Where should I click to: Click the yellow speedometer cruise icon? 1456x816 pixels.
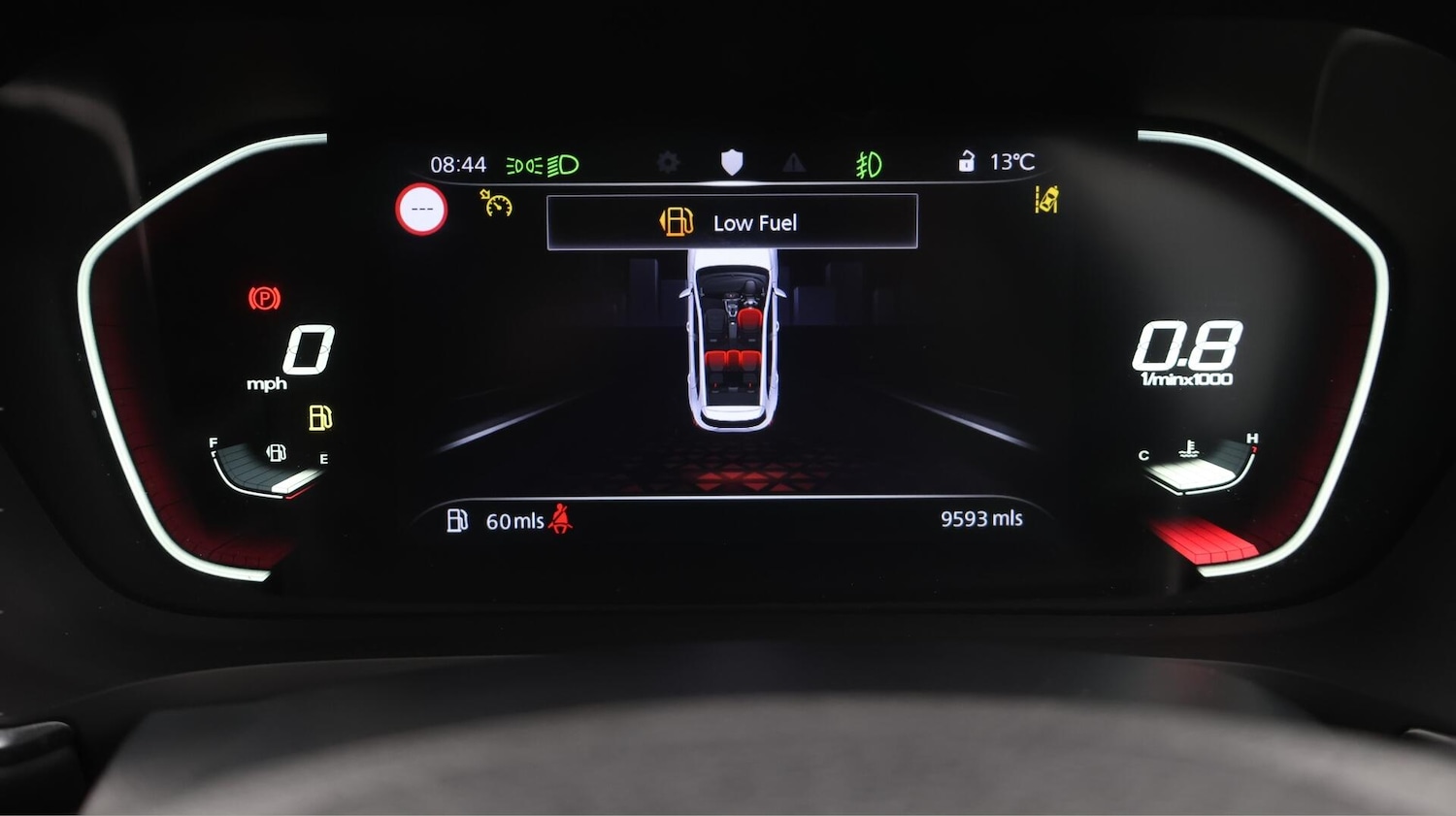496,203
